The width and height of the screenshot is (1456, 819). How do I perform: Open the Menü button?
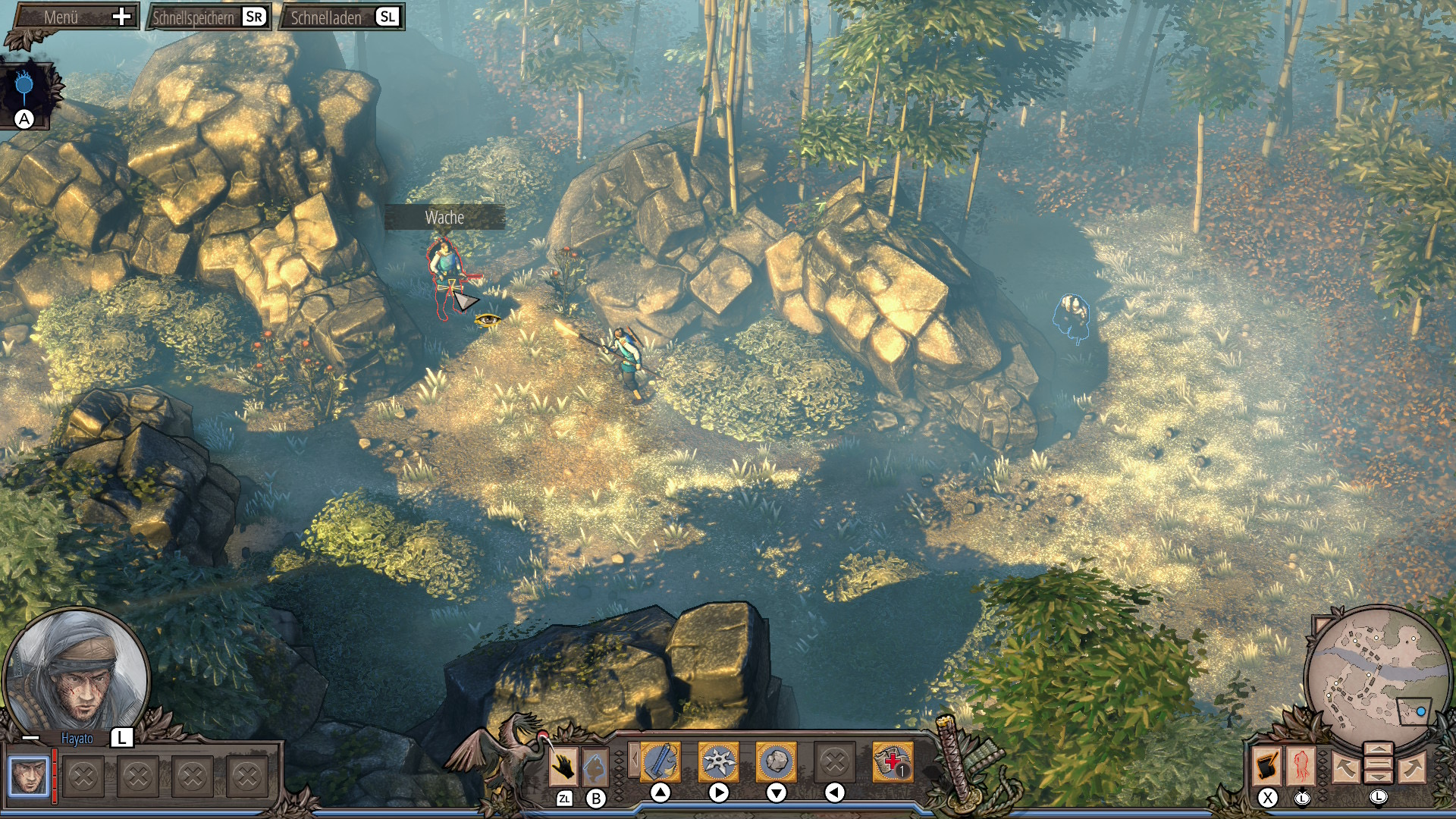pyautogui.click(x=76, y=17)
